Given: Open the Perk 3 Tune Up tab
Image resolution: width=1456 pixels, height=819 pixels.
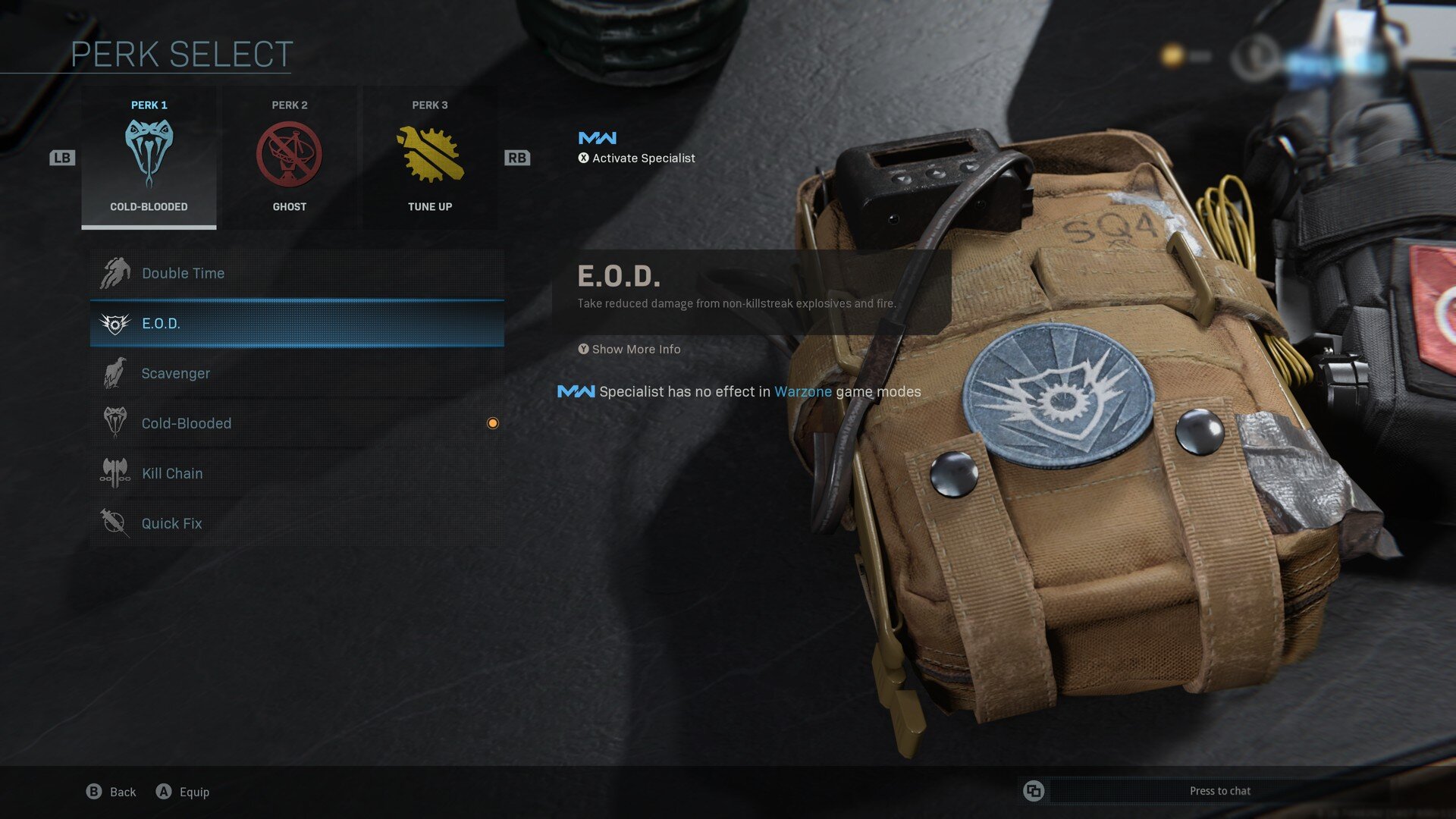Looking at the screenshot, I should pos(429,157).
